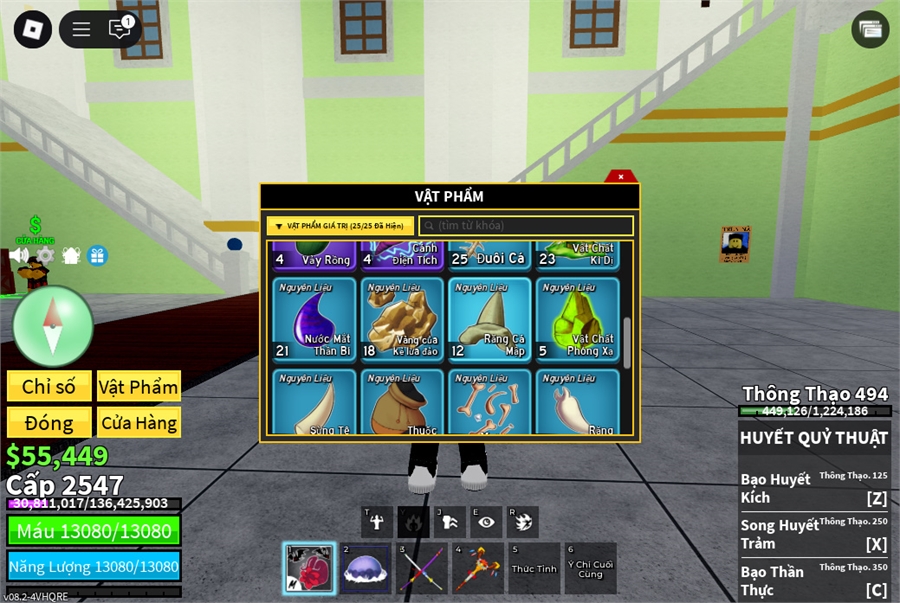Viewport: 900px width, 603px height.
Task: Equip the purple crossed swords hotbar slot
Action: tap(420, 568)
